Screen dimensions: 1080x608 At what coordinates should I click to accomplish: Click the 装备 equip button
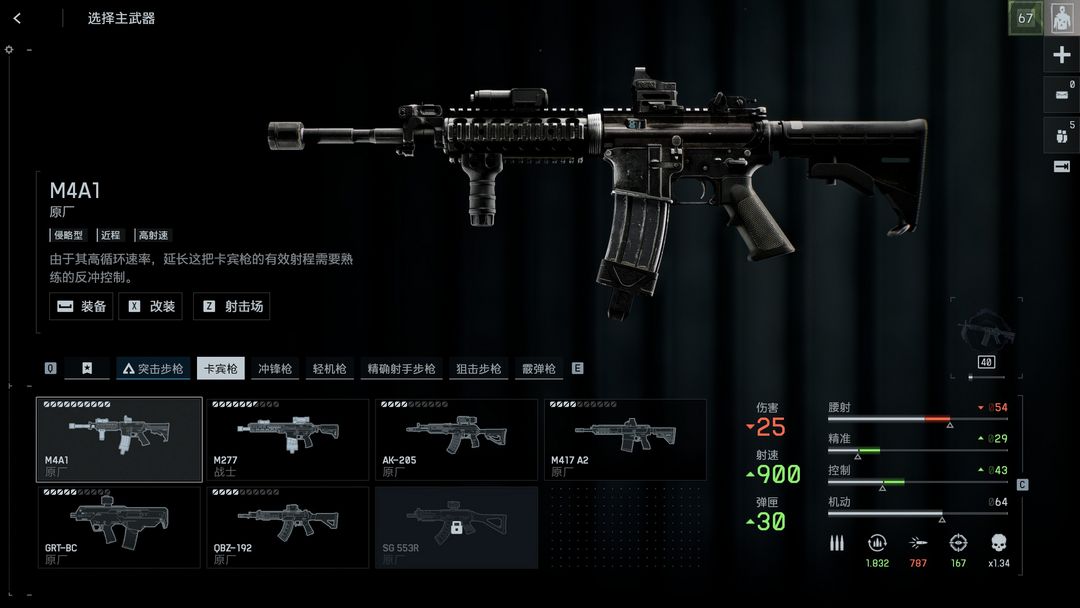81,306
